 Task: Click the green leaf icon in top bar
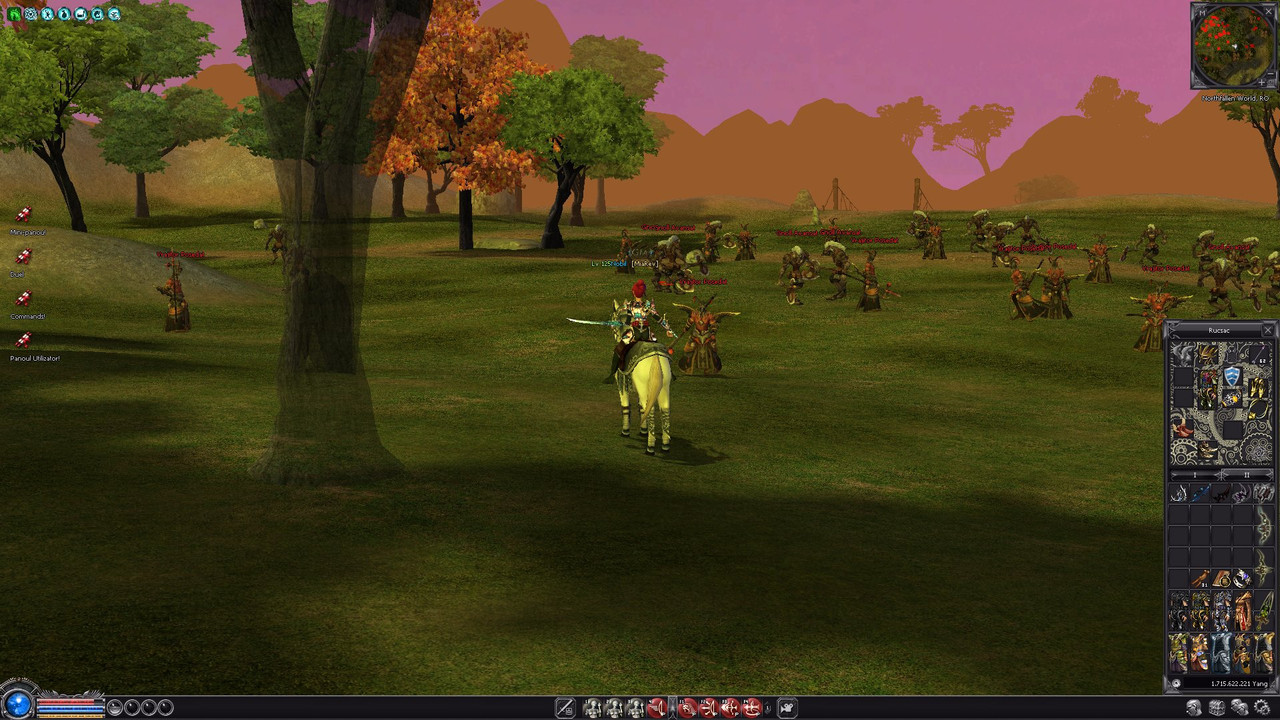[14, 14]
